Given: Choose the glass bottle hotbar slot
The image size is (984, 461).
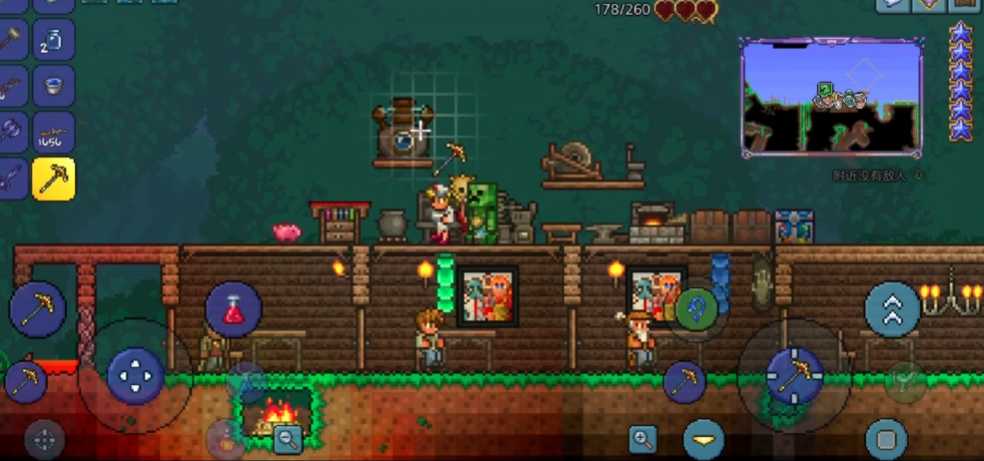Looking at the screenshot, I should 53,40.
